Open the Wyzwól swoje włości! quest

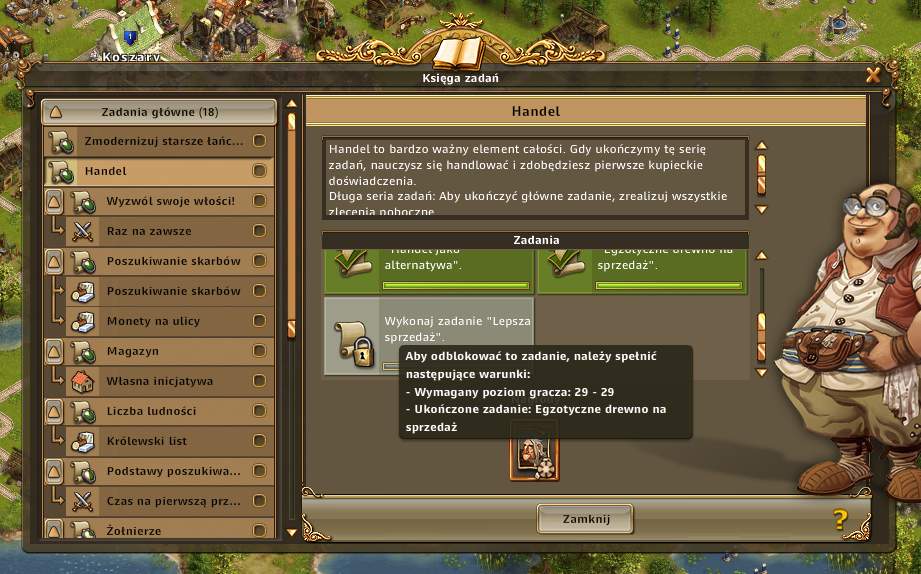click(x=170, y=201)
